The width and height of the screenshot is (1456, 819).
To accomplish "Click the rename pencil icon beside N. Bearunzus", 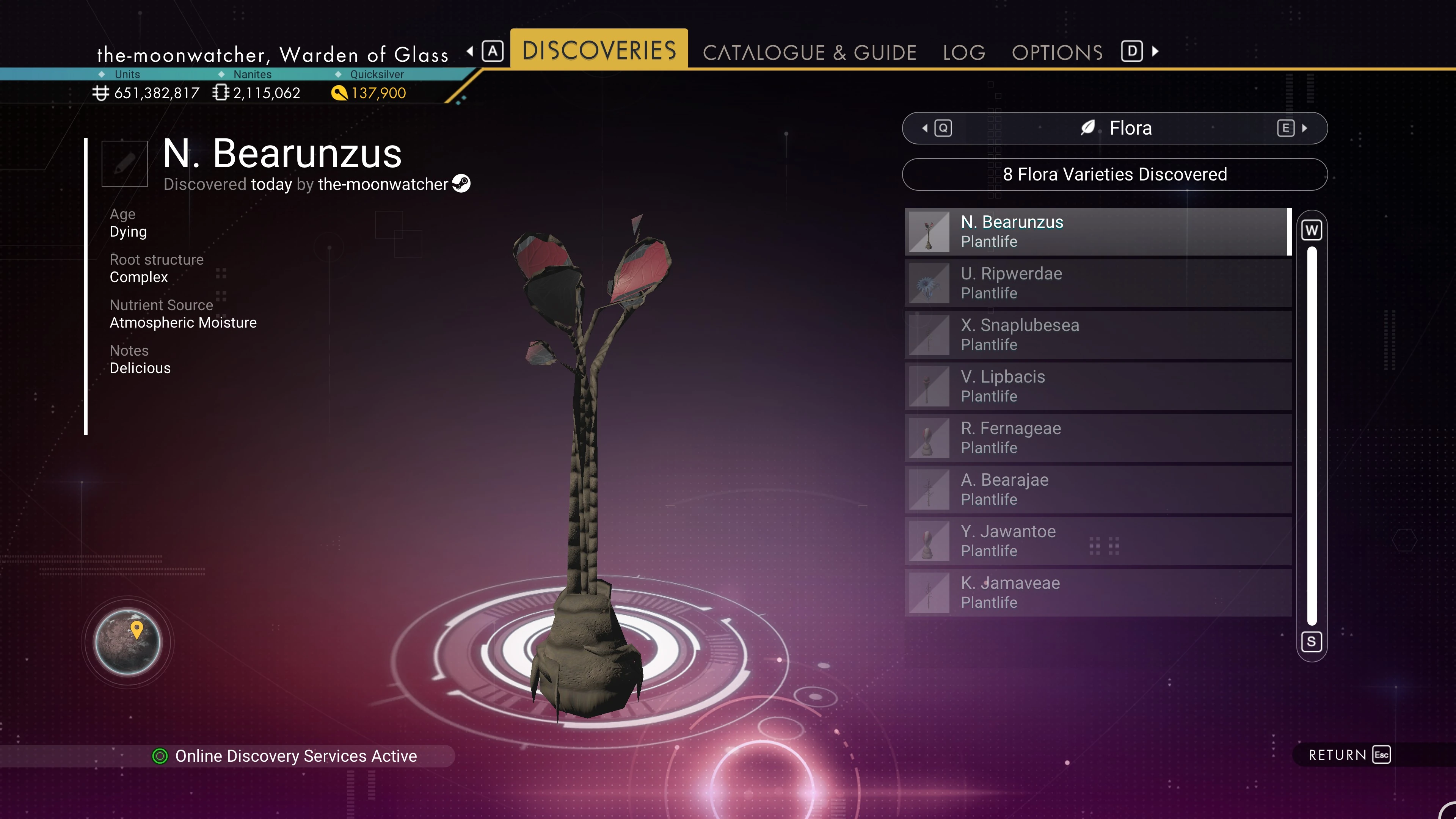I will pos(124,163).
